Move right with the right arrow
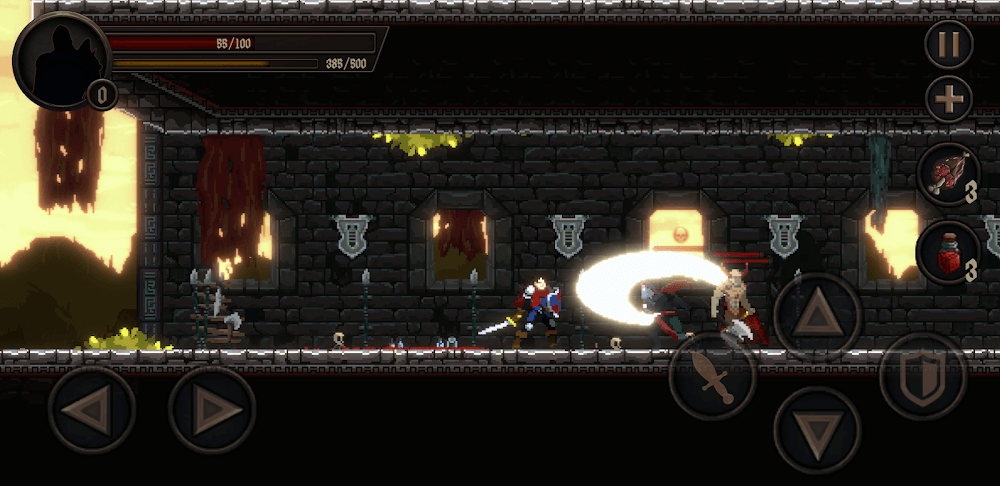Viewport: 1000px width, 486px height. tap(212, 410)
